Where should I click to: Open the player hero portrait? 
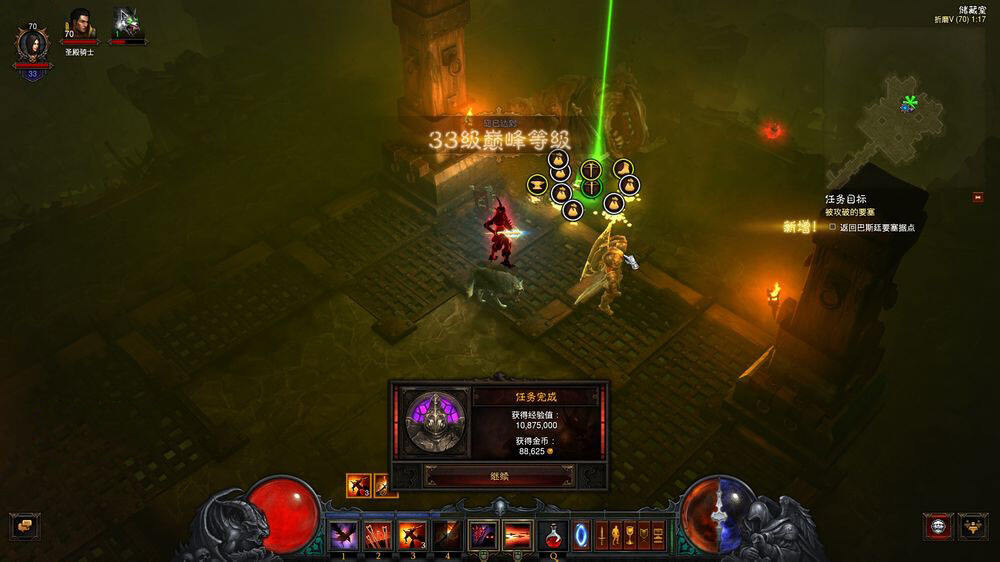(31, 45)
